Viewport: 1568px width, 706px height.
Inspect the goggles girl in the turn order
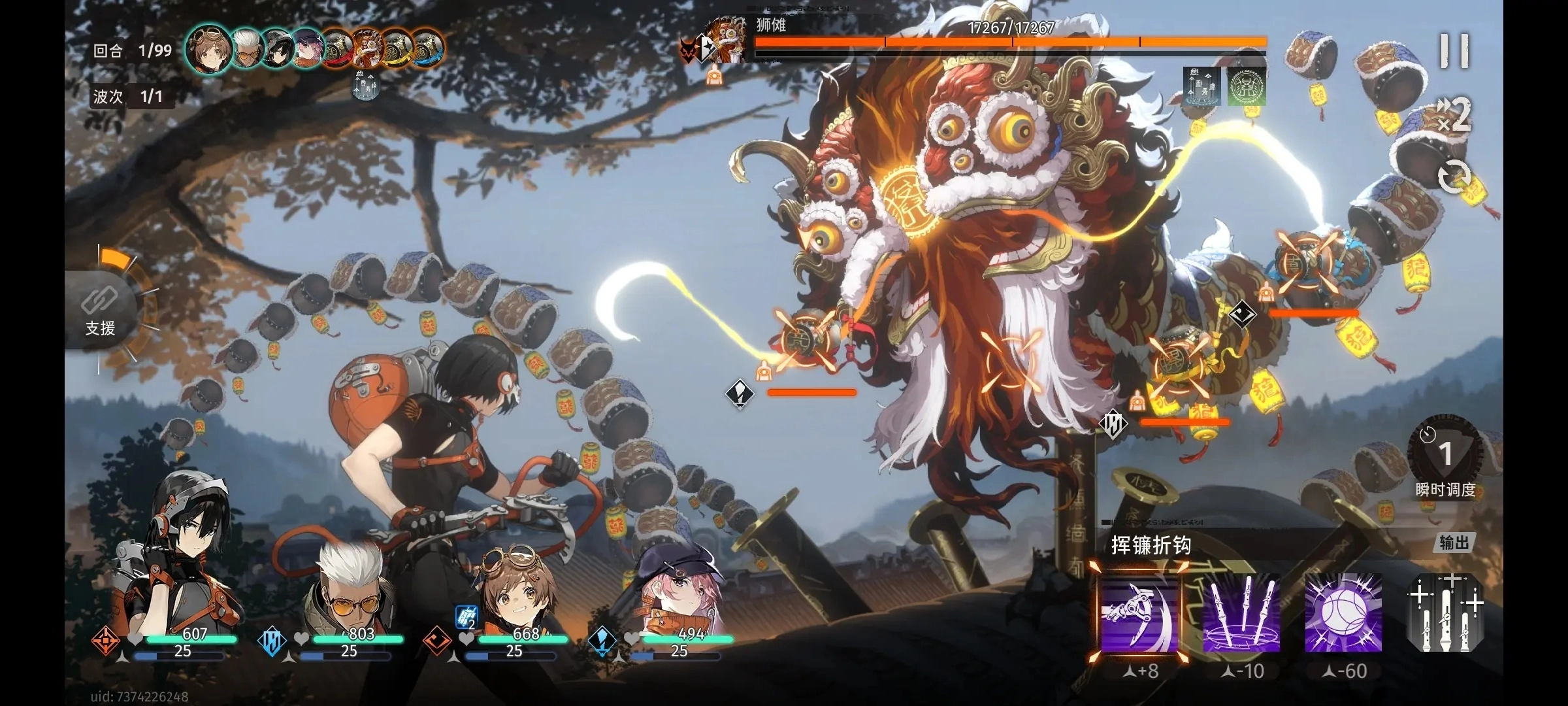(209, 48)
